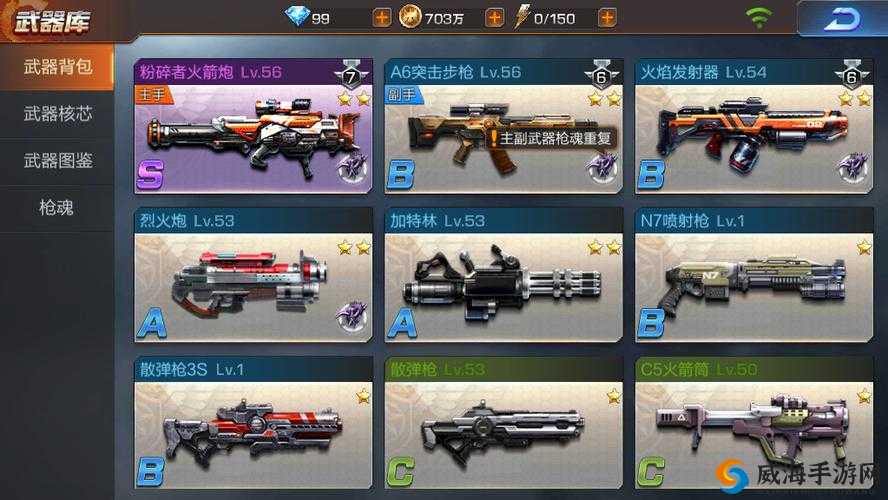Add more diamonds with plus button
This screenshot has height=500, width=888.
coord(381,17)
